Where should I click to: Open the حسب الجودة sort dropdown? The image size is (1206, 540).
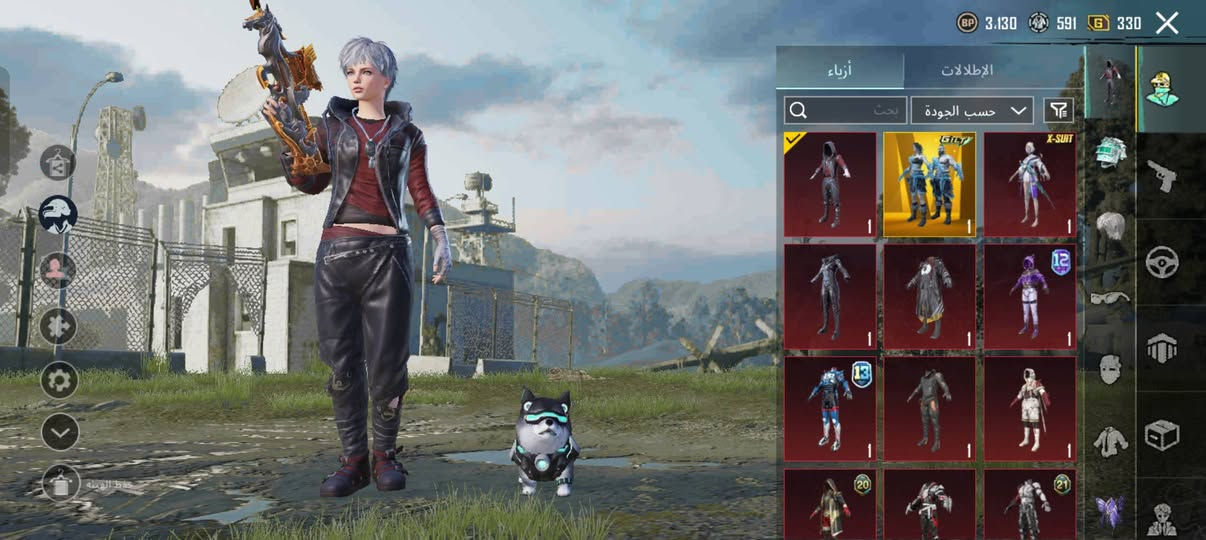(x=972, y=110)
